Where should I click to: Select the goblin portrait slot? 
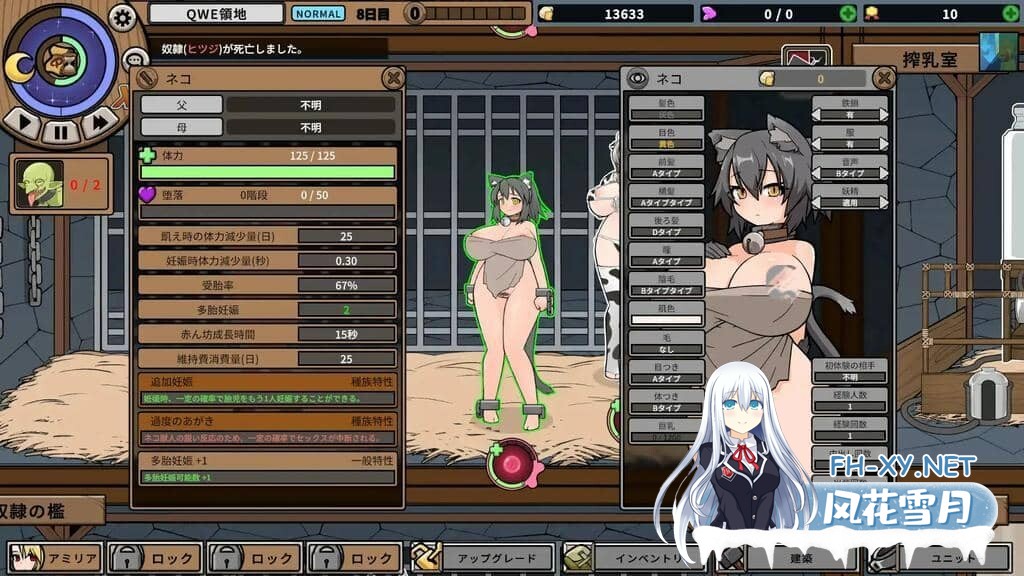(x=40, y=184)
